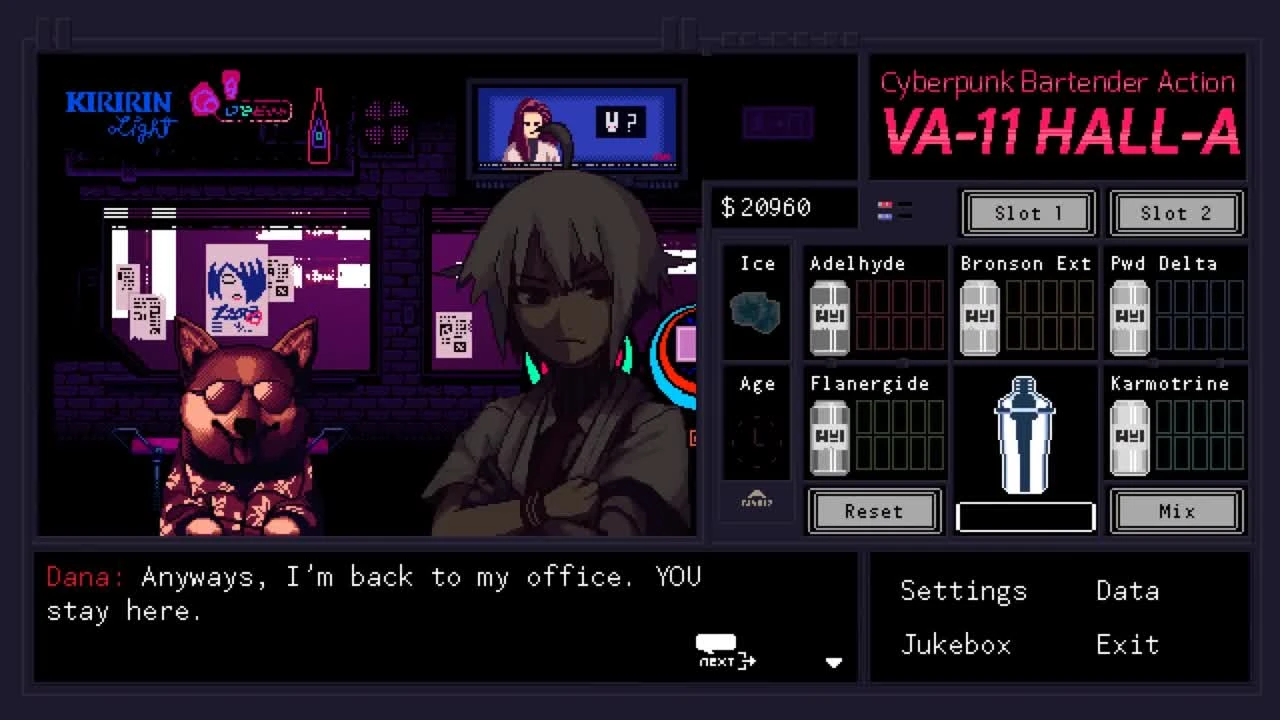Select Slot 1 for the drink
1280x720 pixels.
coord(1027,213)
